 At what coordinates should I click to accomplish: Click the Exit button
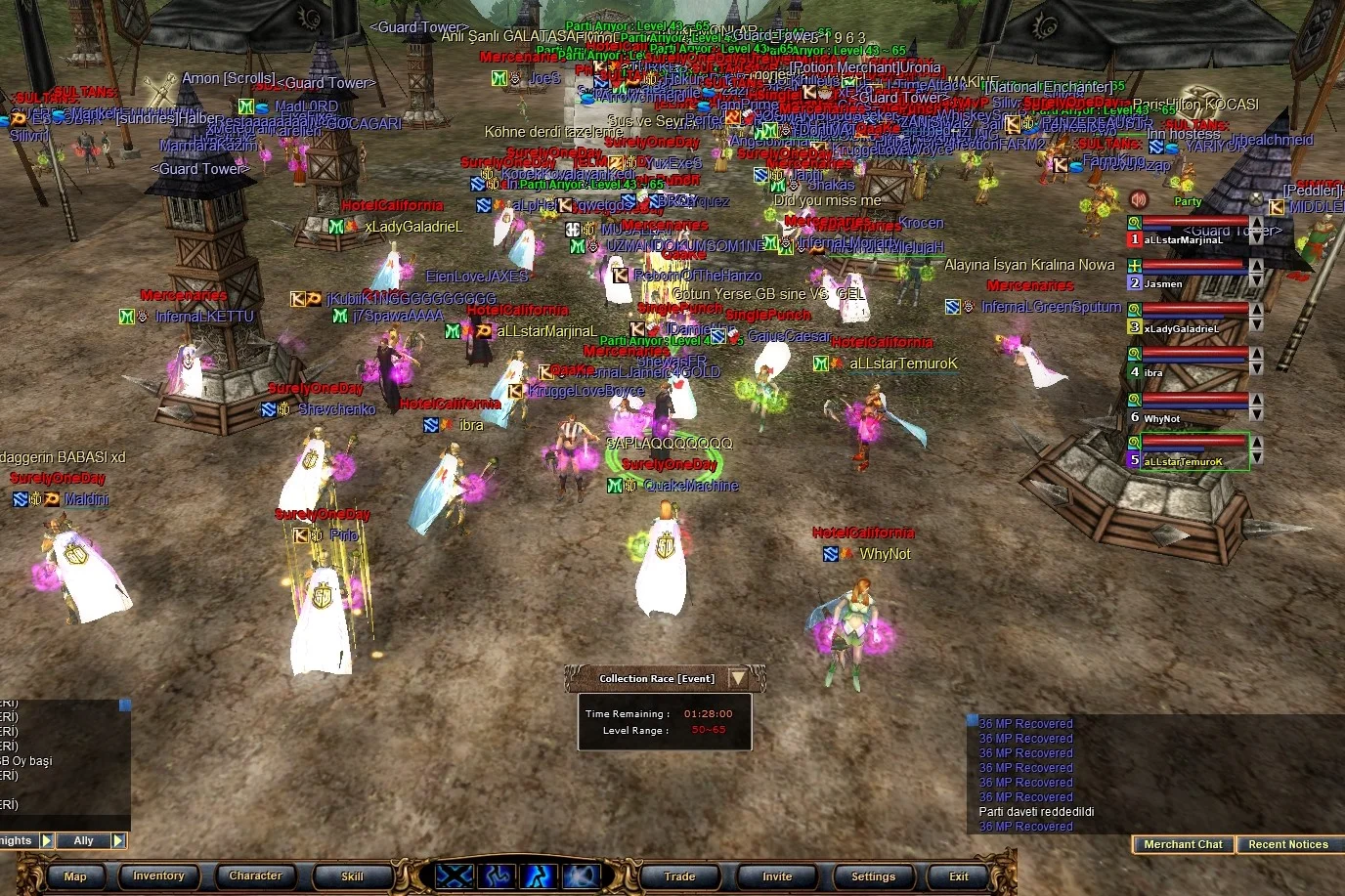[959, 876]
